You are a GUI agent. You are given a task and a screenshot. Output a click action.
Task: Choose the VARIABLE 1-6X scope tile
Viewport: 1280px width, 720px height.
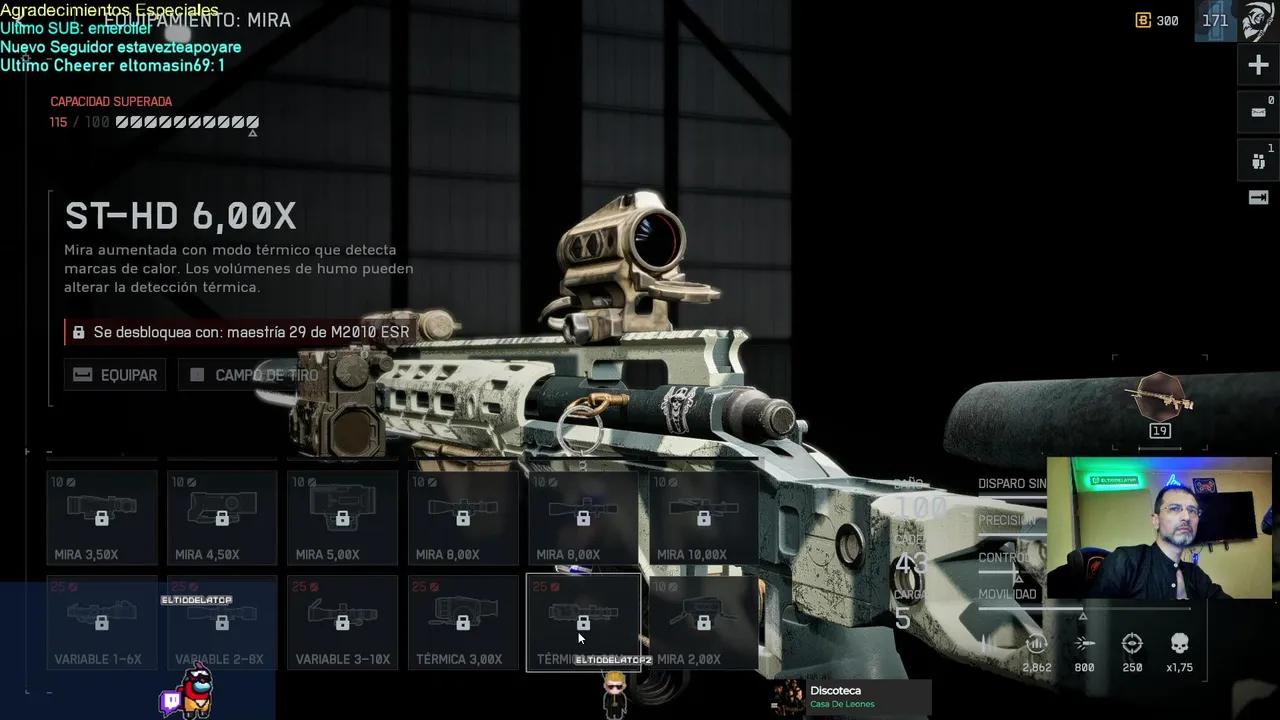102,622
